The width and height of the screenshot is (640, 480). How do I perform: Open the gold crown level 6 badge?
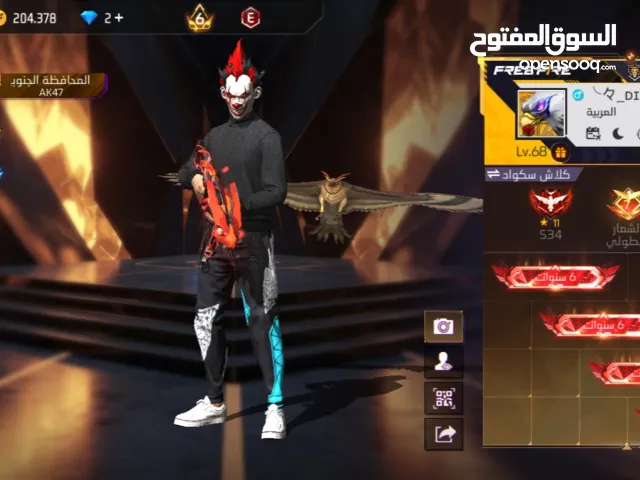[x=200, y=18]
